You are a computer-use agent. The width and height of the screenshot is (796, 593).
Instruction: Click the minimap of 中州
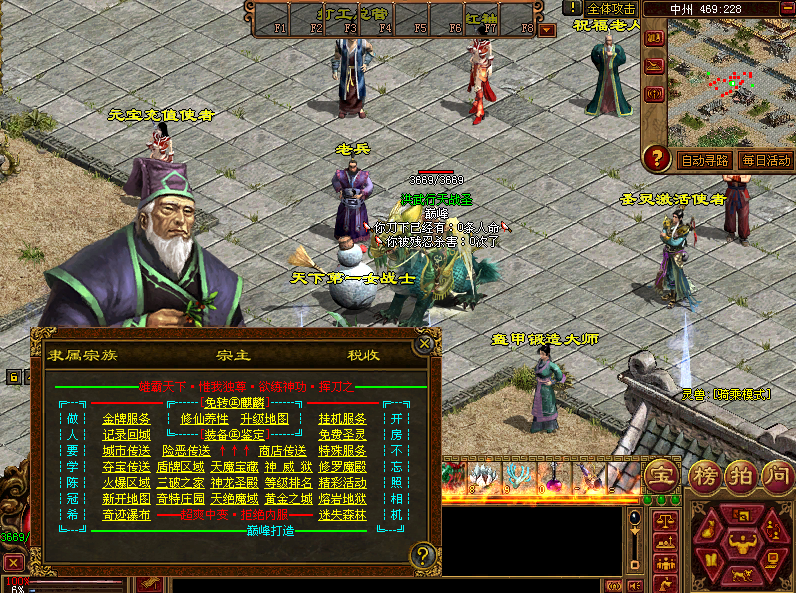click(732, 82)
